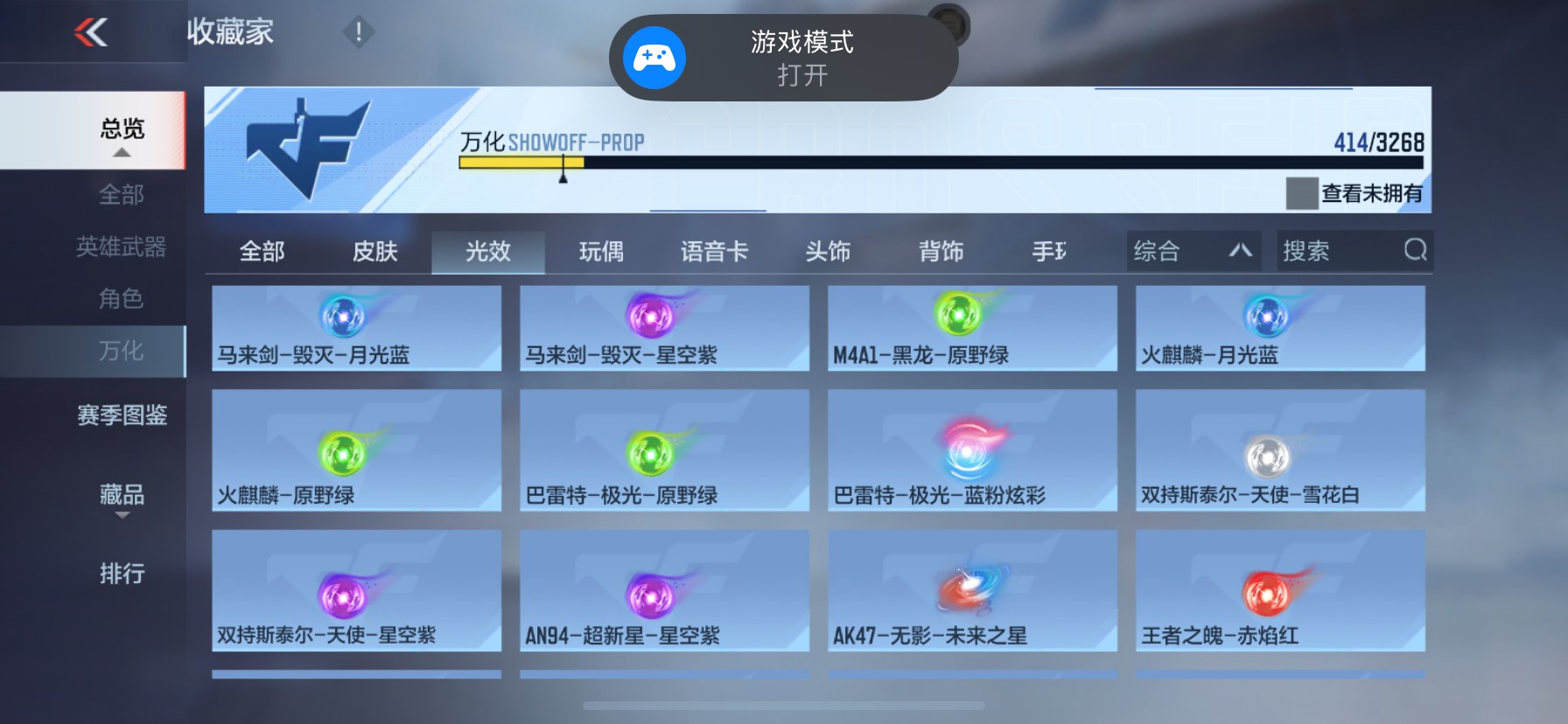
Task: Toggle the 万化 category in the sidebar
Action: (121, 351)
